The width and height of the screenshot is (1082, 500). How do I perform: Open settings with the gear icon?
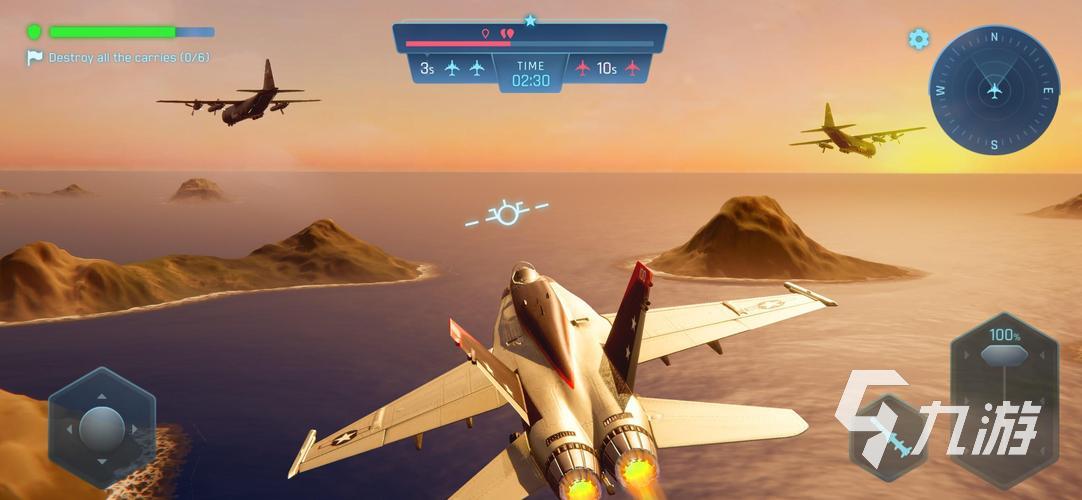pos(918,39)
